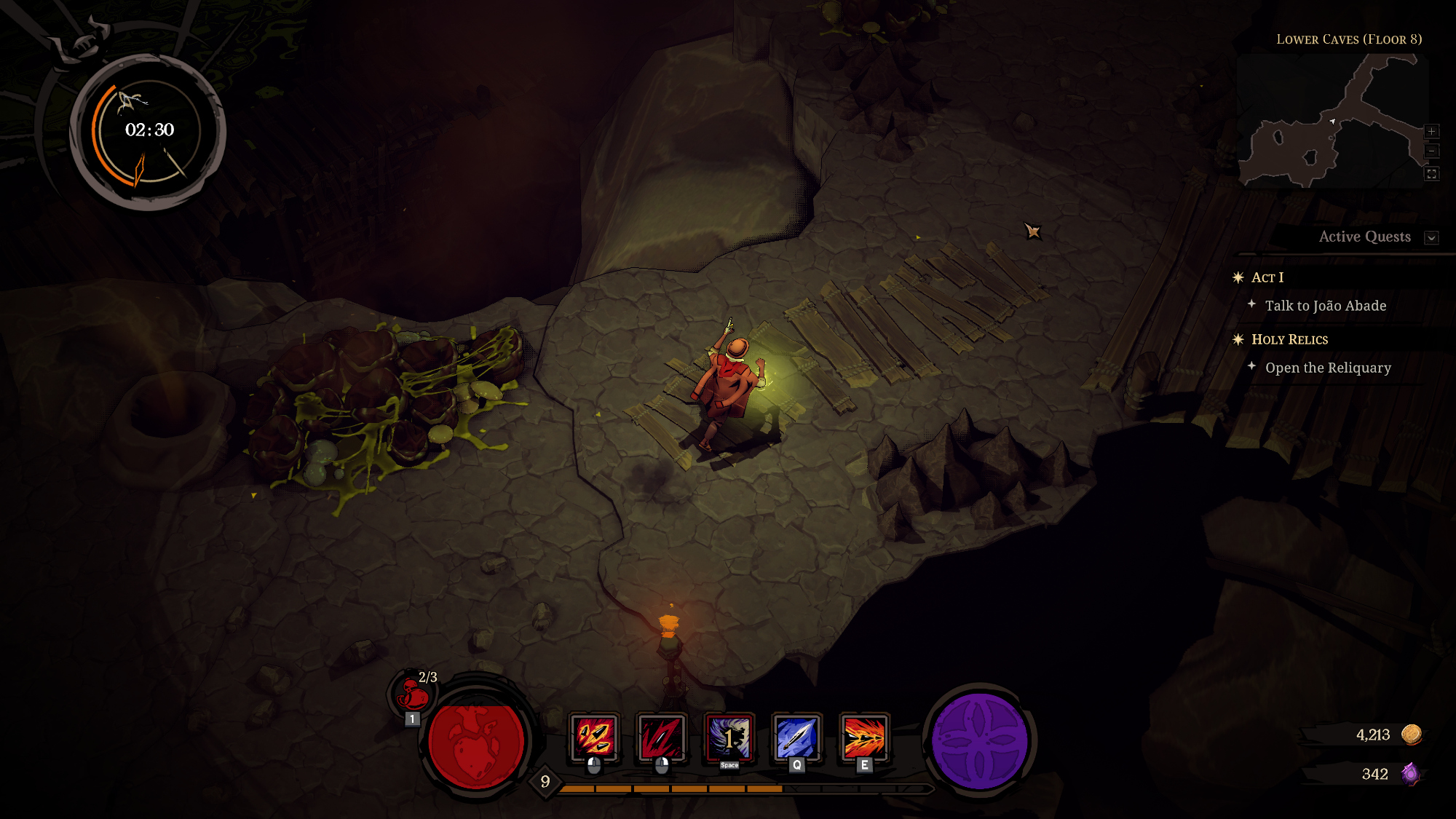Select the Talk to João Abade objective

[1325, 306]
